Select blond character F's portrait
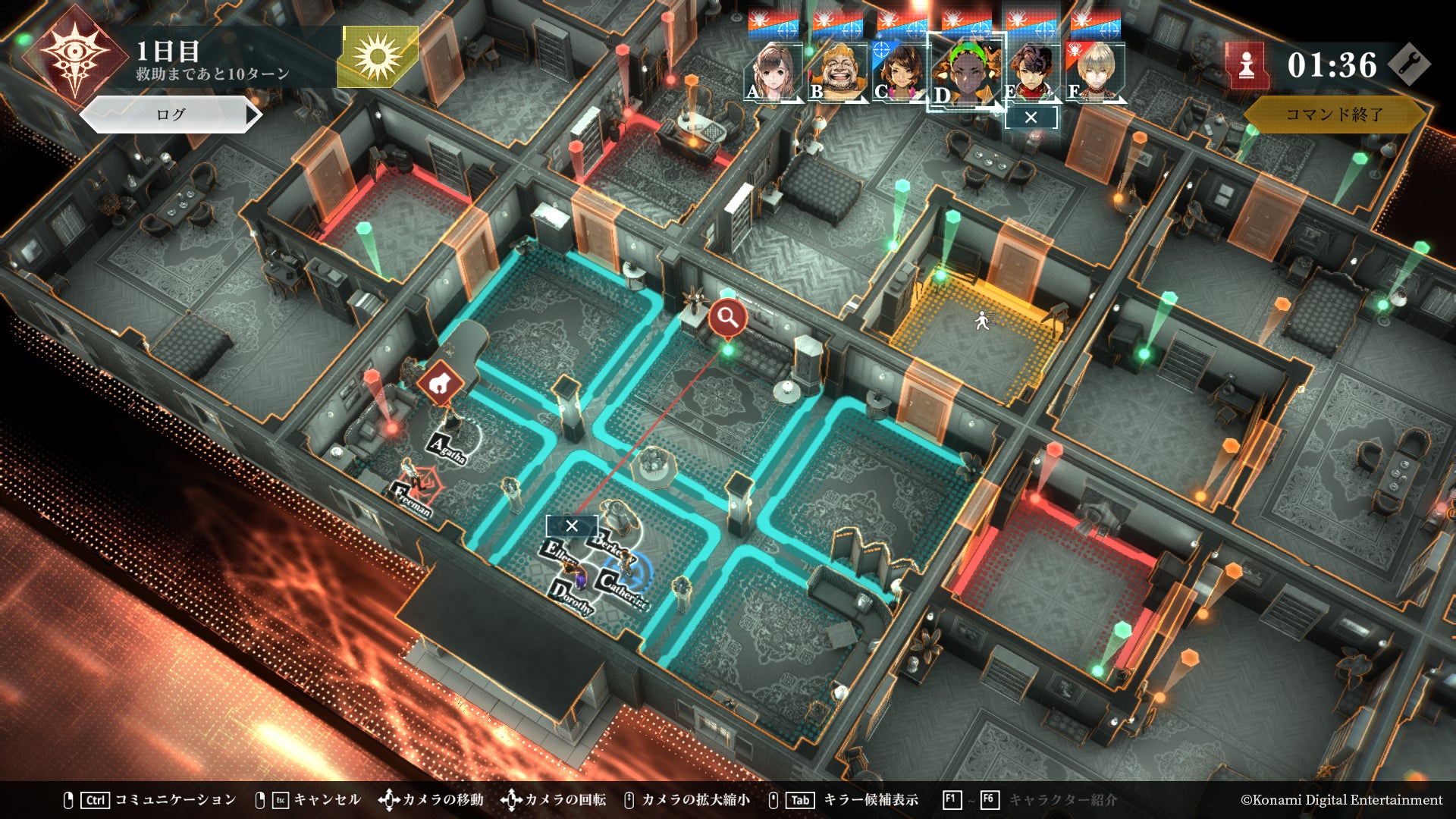The image size is (1456, 819). coord(1095,72)
